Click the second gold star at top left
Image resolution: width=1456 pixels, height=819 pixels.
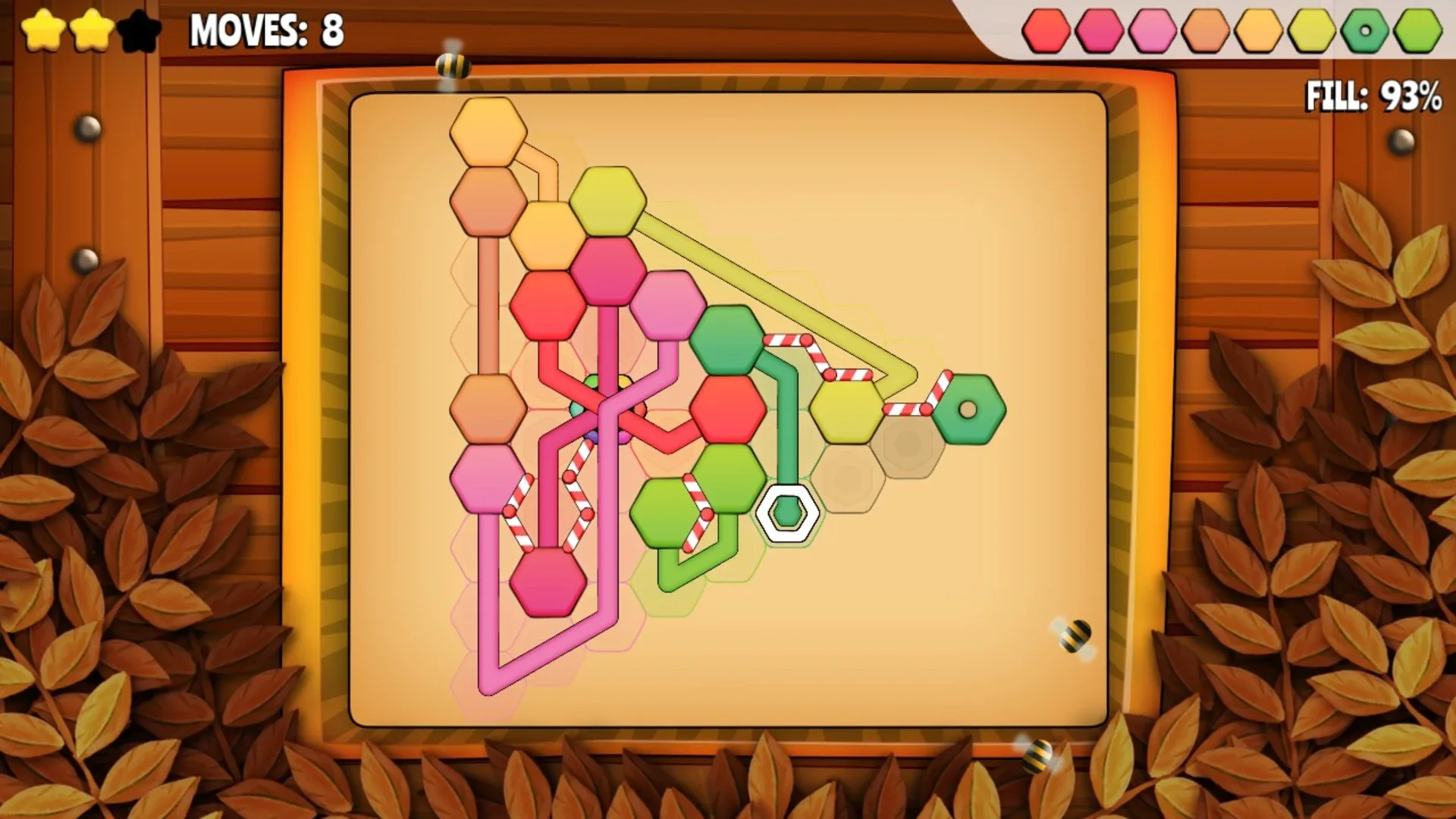point(91,30)
